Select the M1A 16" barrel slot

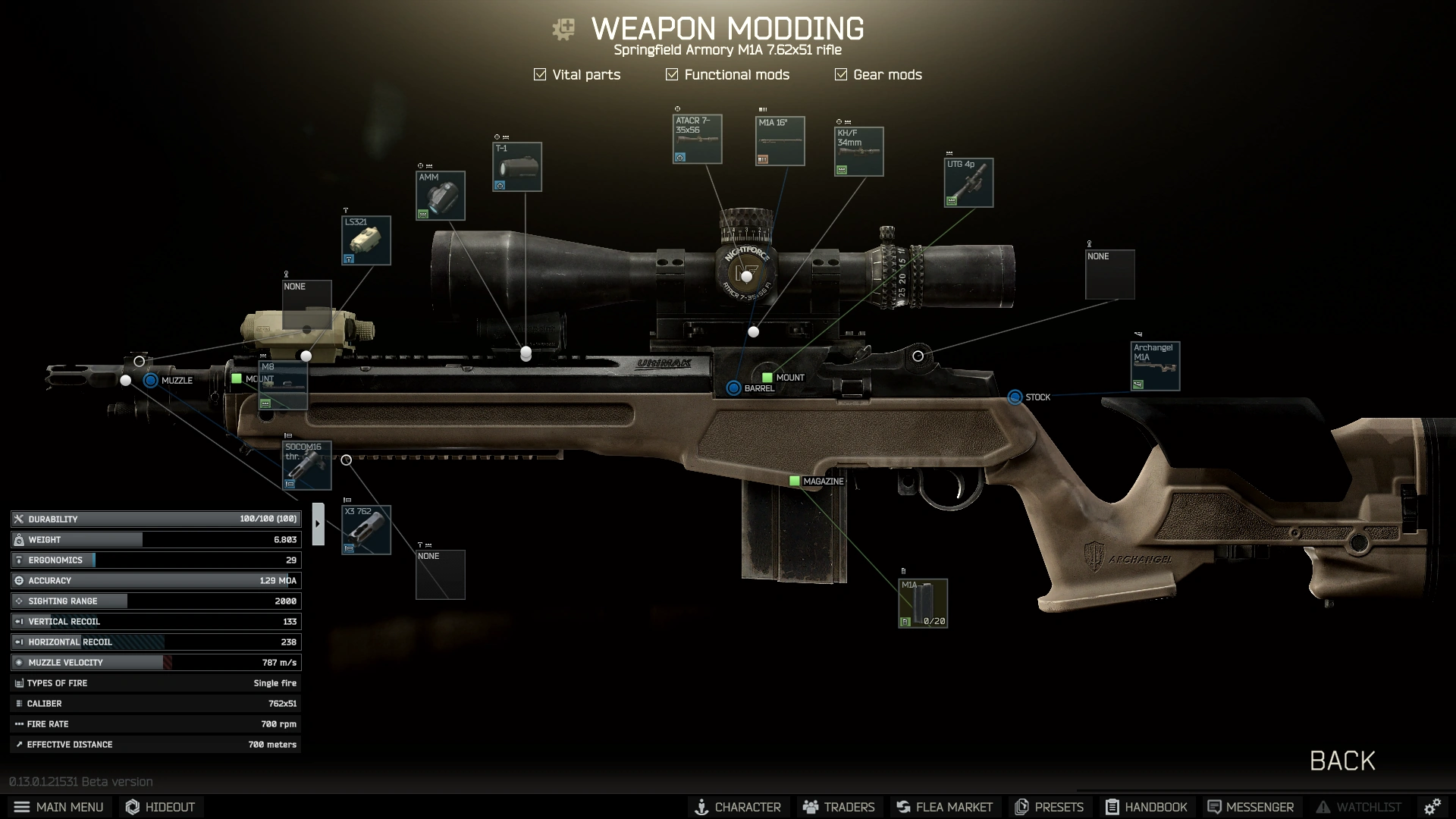click(x=780, y=141)
